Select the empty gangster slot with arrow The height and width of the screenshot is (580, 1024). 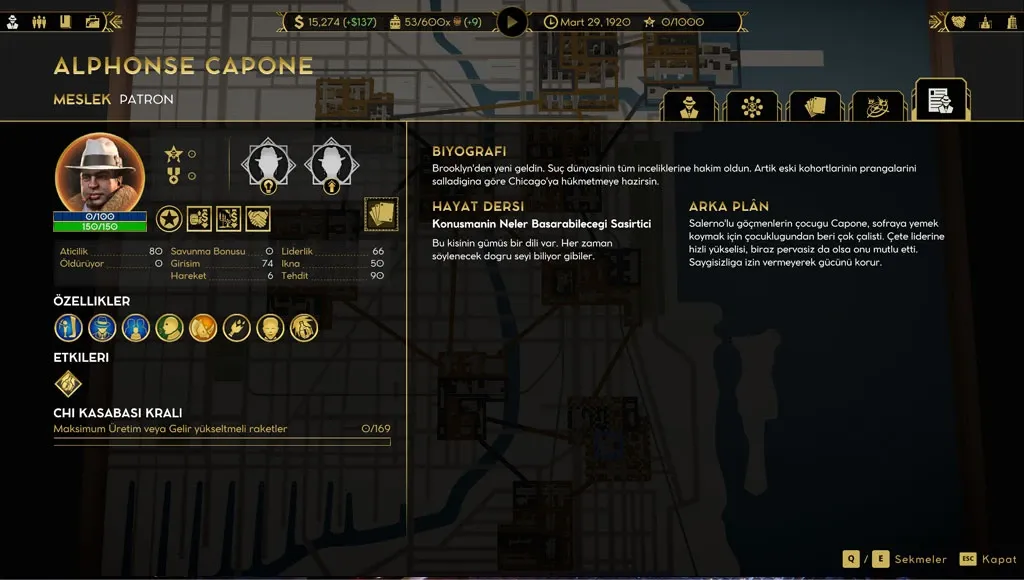(x=330, y=162)
